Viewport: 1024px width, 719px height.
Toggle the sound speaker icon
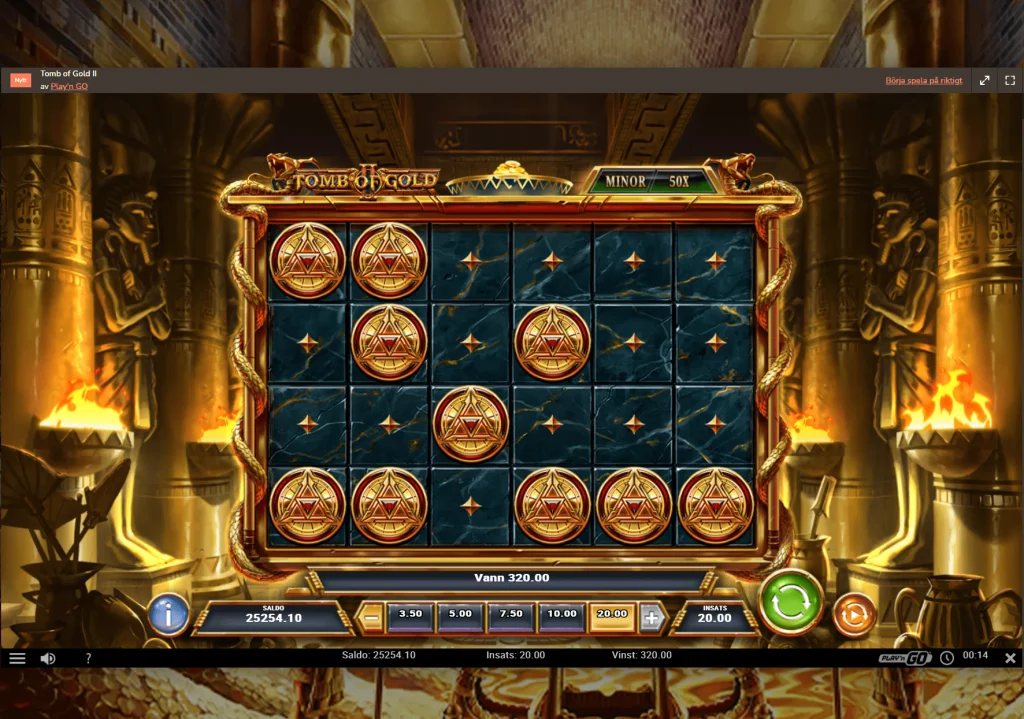pyautogui.click(x=47, y=658)
